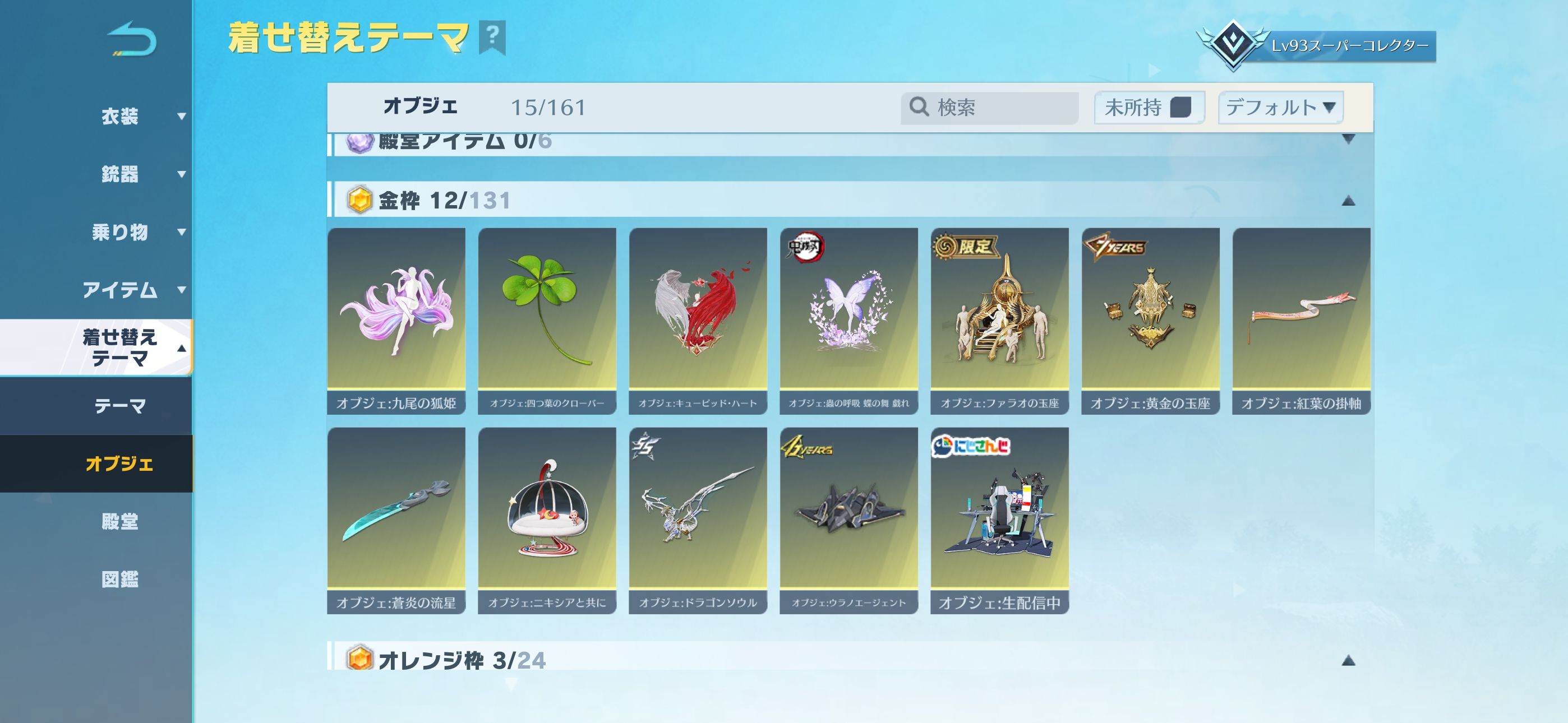Open the help question mark icon

click(492, 36)
